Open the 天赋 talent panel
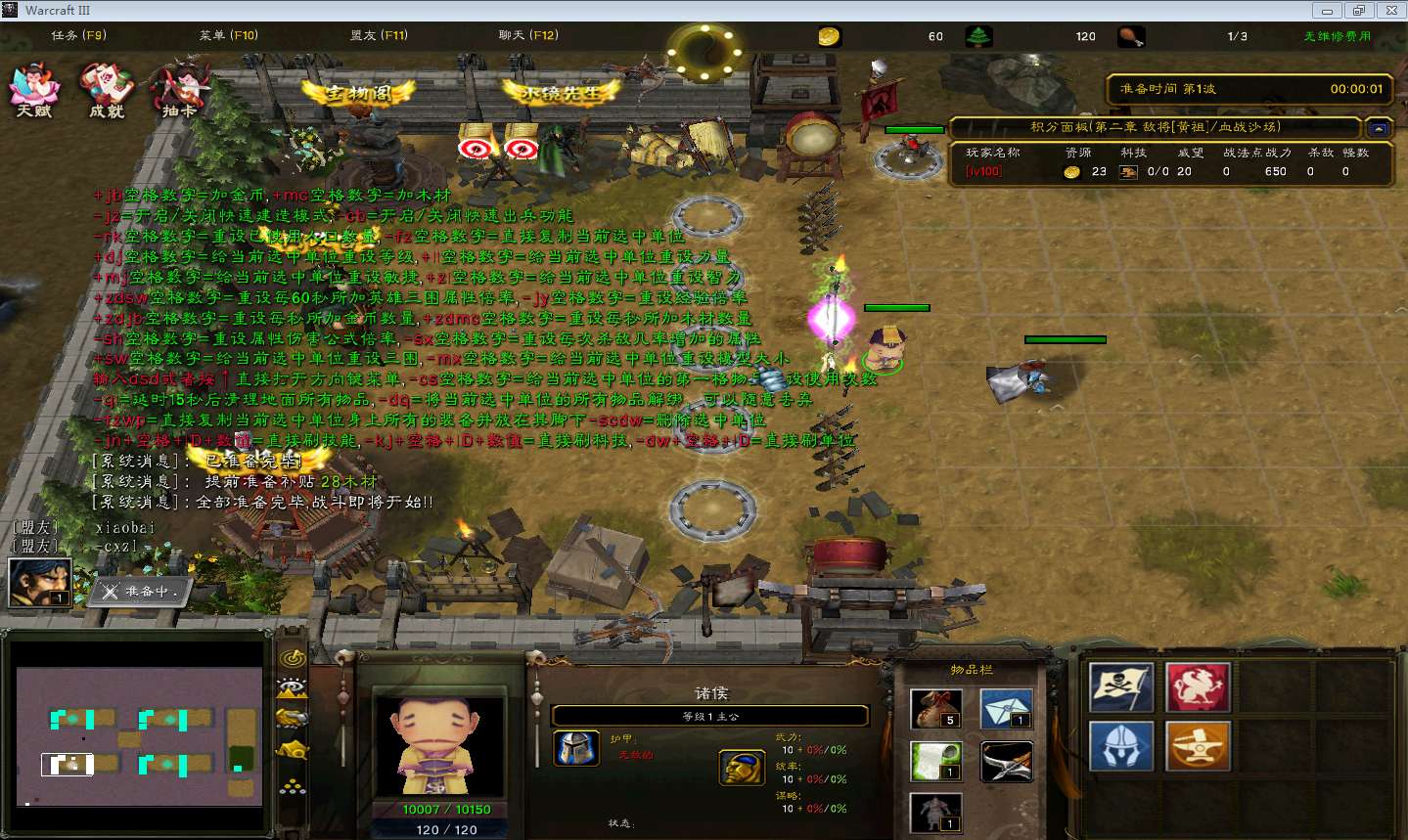The width and height of the screenshot is (1408, 840). click(34, 90)
